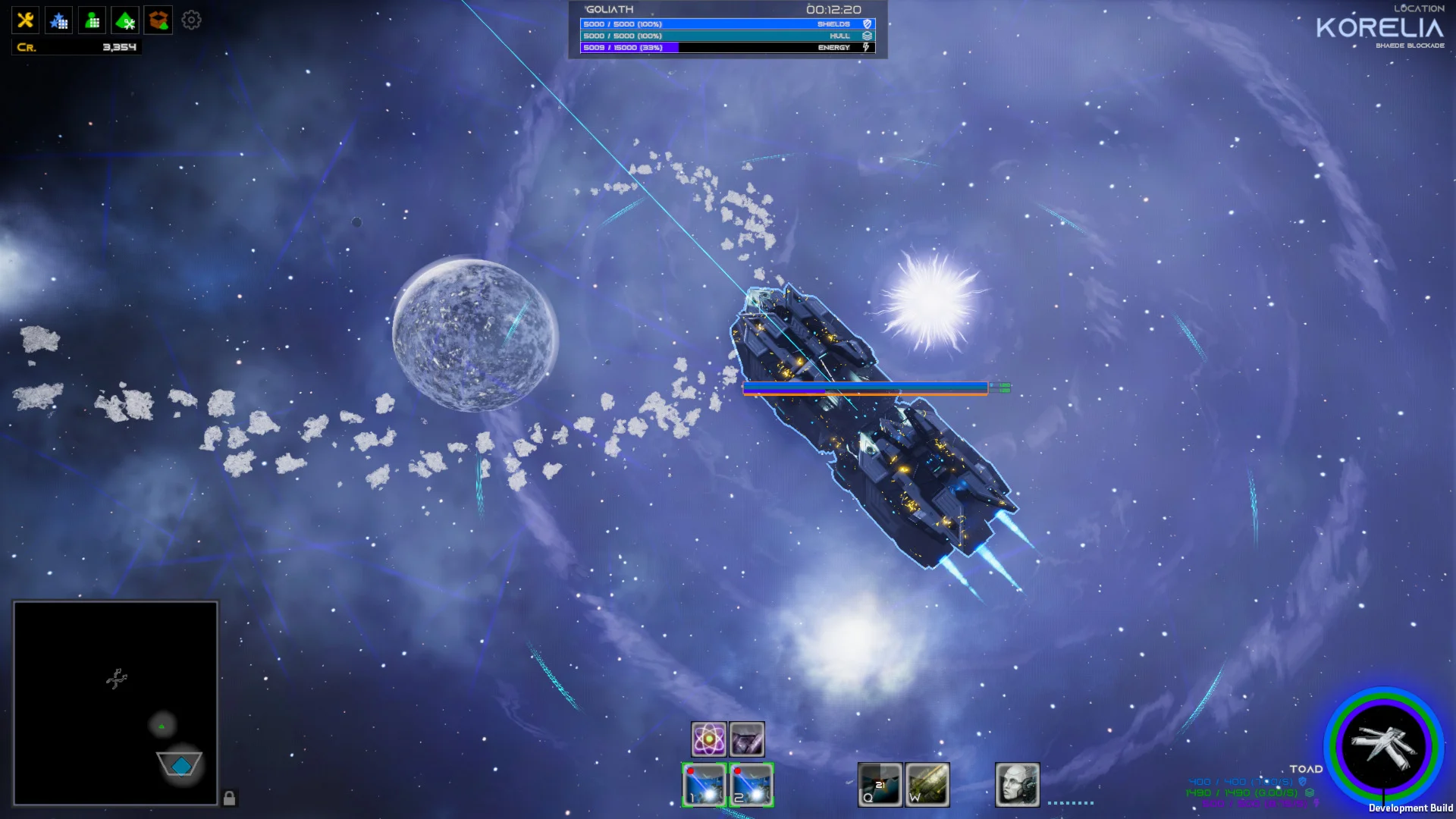Activate the grey hull armor module icon

pyautogui.click(x=747, y=739)
